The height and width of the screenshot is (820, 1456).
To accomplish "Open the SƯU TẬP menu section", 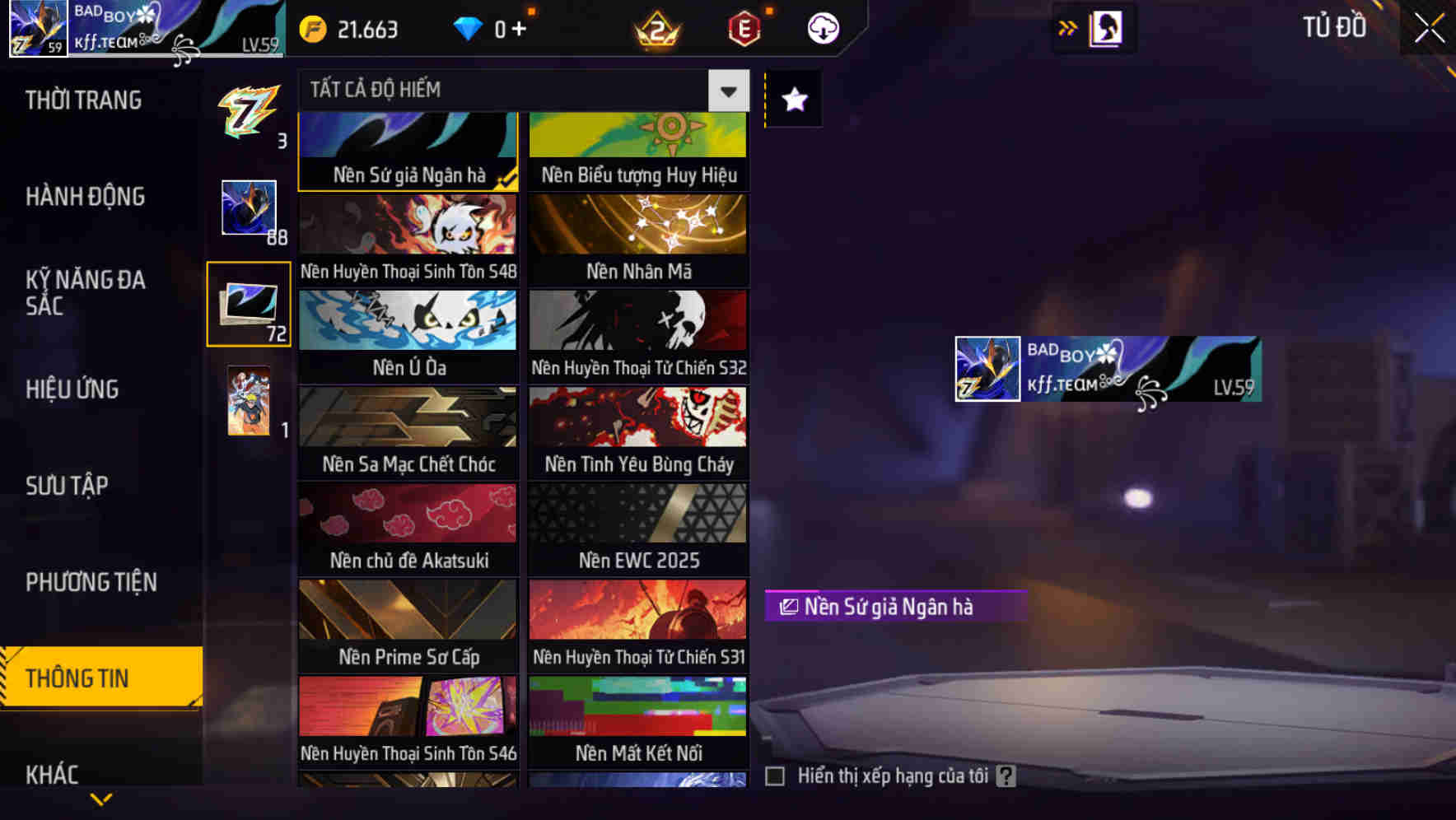I will [x=68, y=485].
